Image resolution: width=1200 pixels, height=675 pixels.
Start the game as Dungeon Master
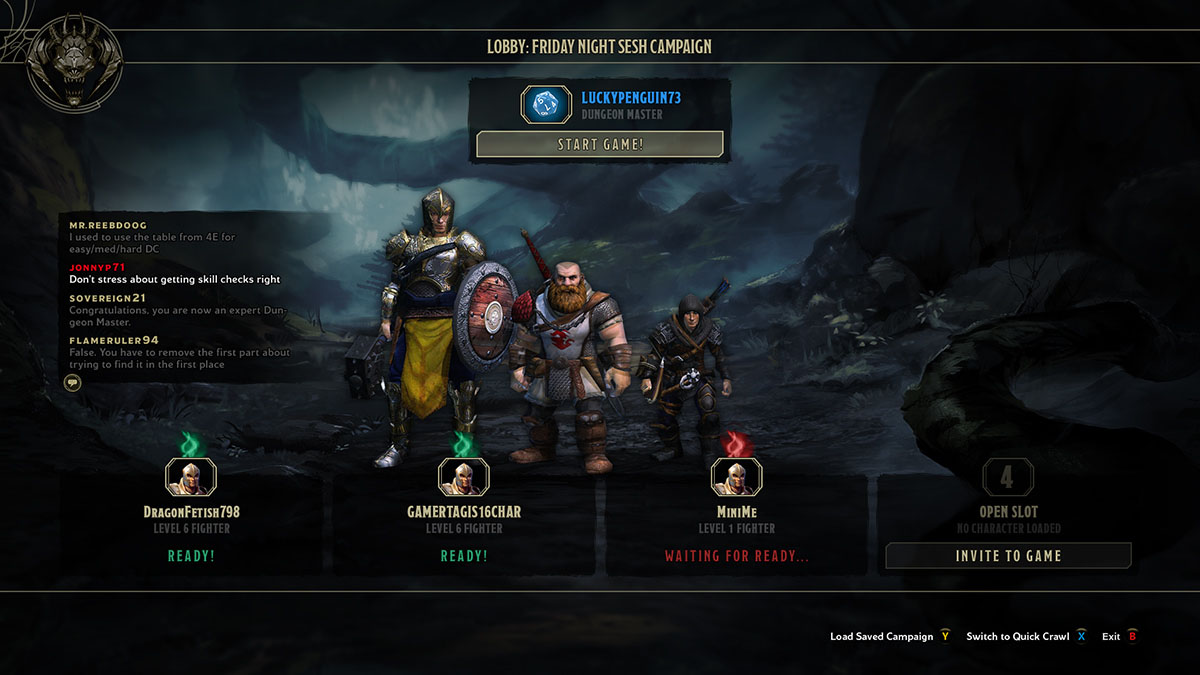(600, 144)
